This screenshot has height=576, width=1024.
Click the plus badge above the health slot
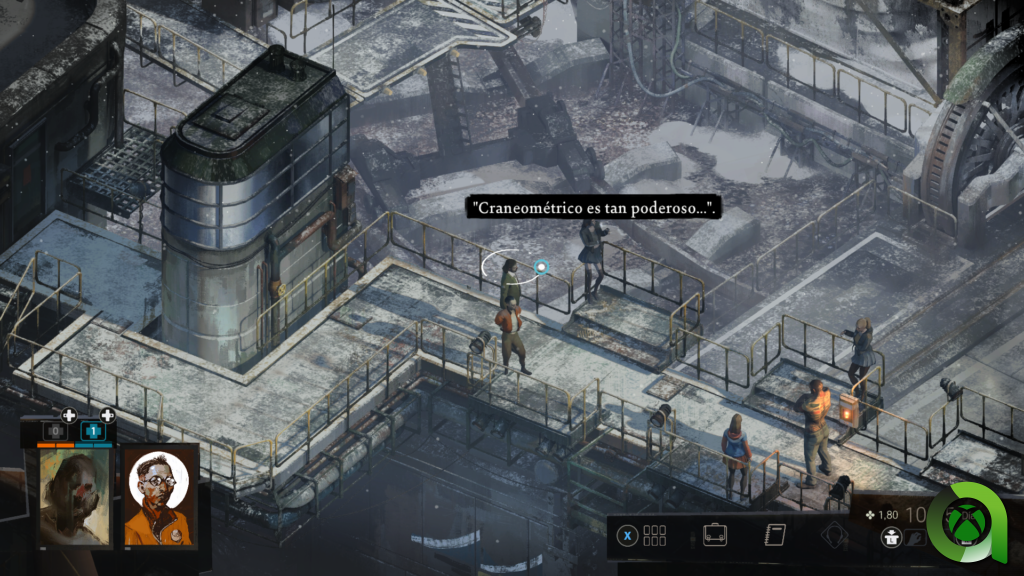tap(69, 415)
